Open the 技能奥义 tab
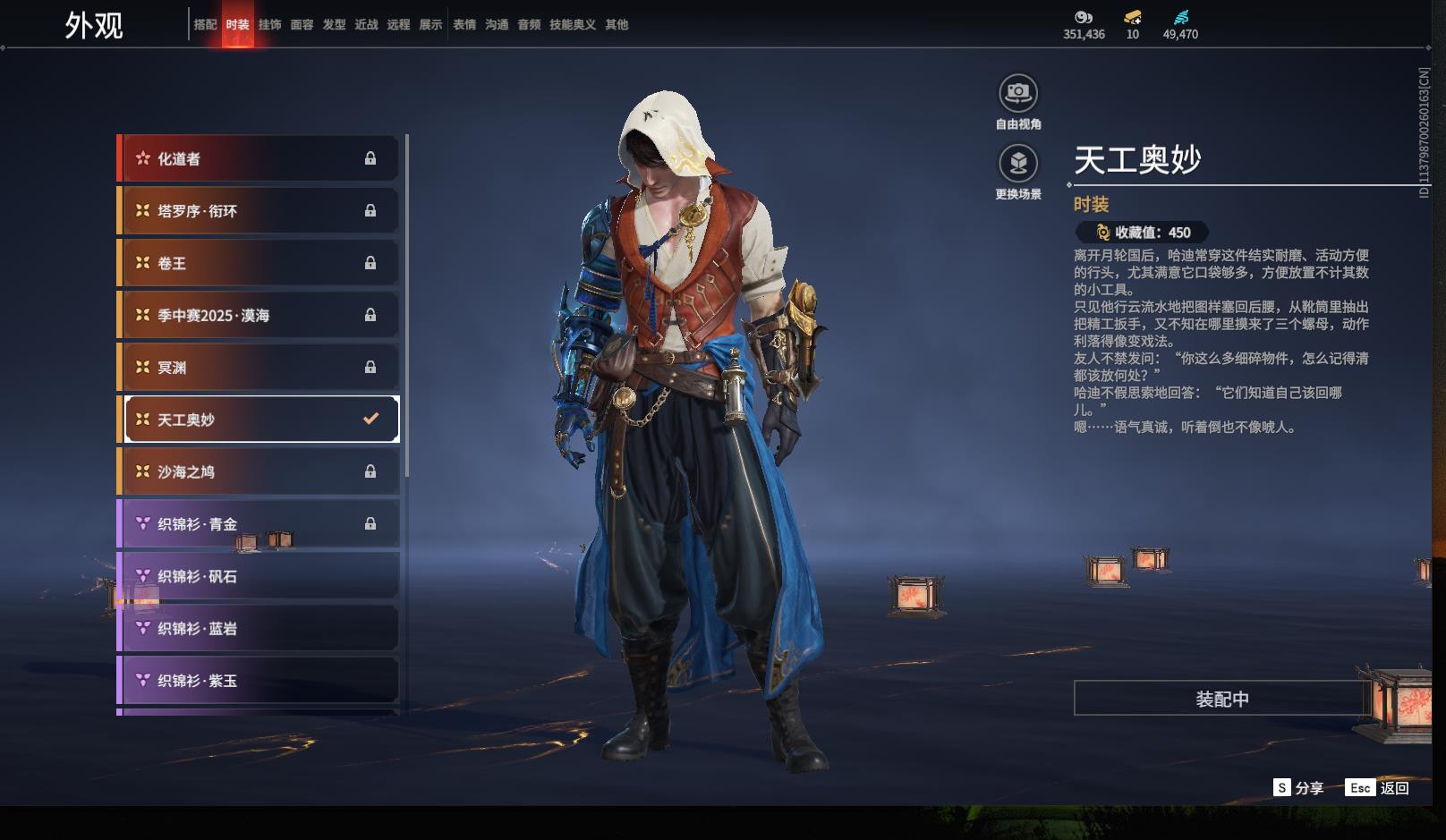 pos(572,25)
